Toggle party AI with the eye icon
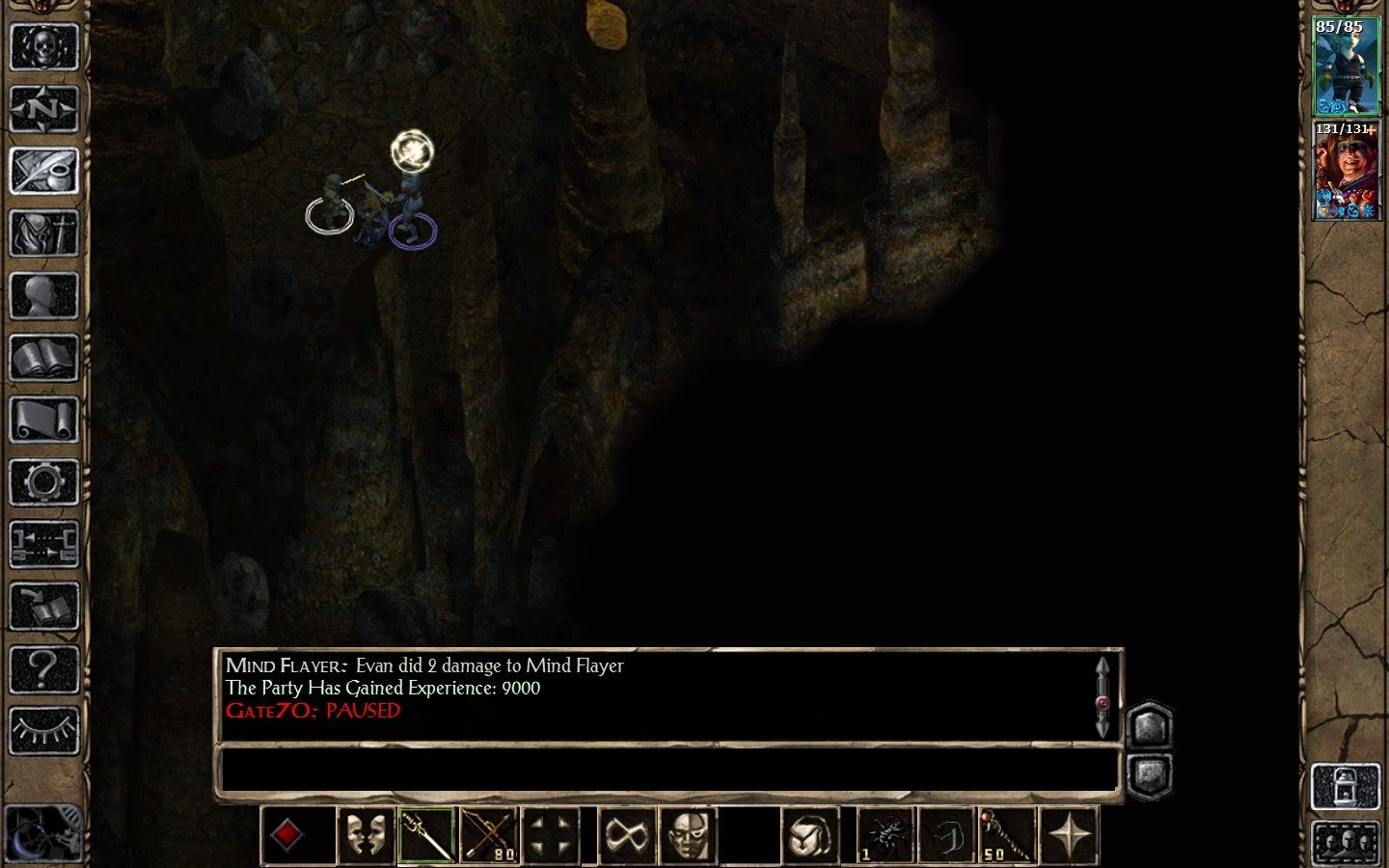This screenshot has height=868, width=1389. click(x=45, y=731)
